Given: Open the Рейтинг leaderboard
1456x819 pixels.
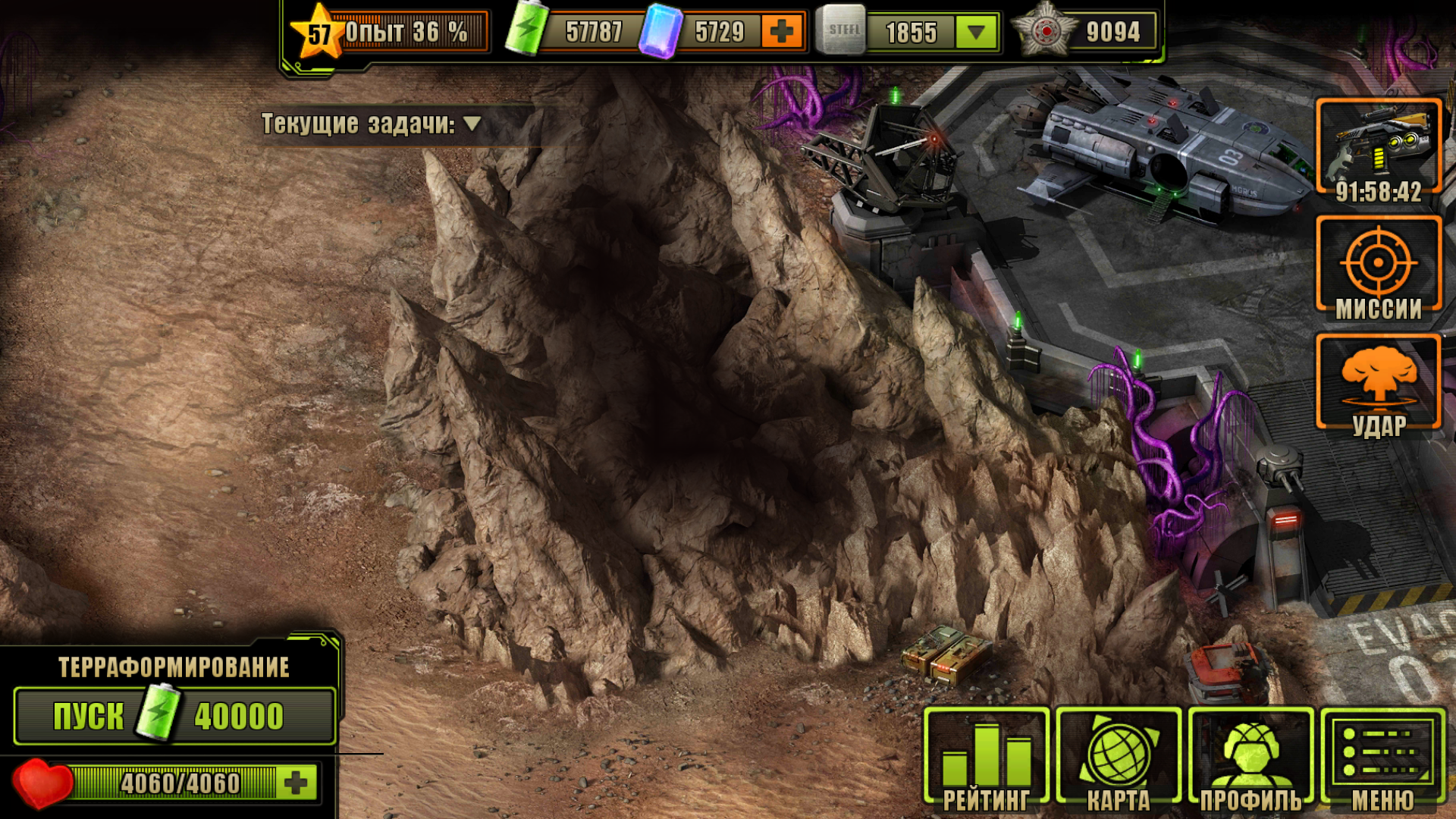Looking at the screenshot, I should (986, 758).
